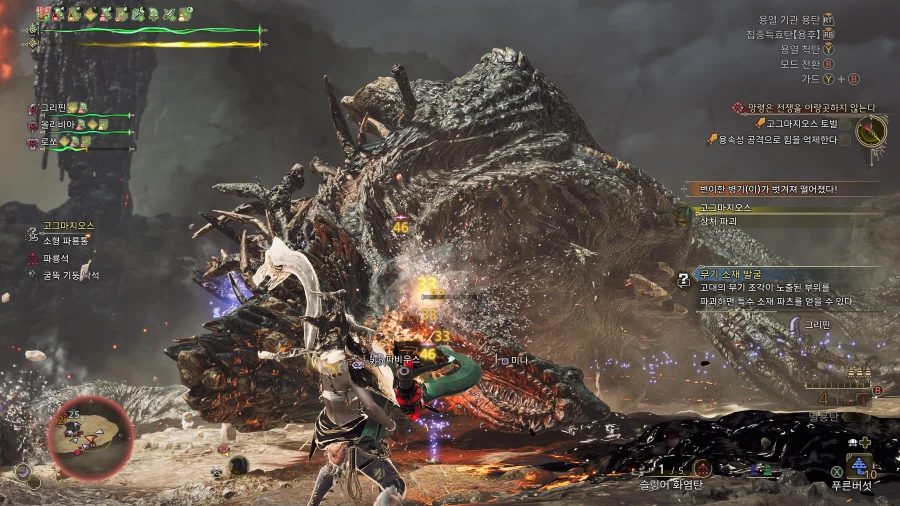The height and width of the screenshot is (506, 900).
Task: Click the 고그마지오스 토벌 quest objective
Action: click(x=807, y=124)
